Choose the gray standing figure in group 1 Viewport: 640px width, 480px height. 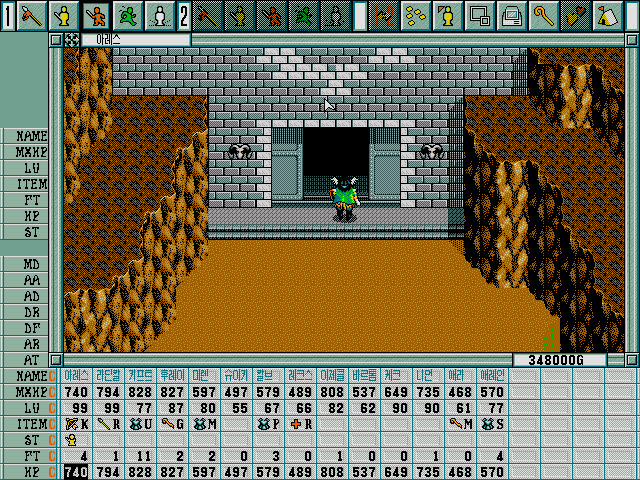point(159,15)
